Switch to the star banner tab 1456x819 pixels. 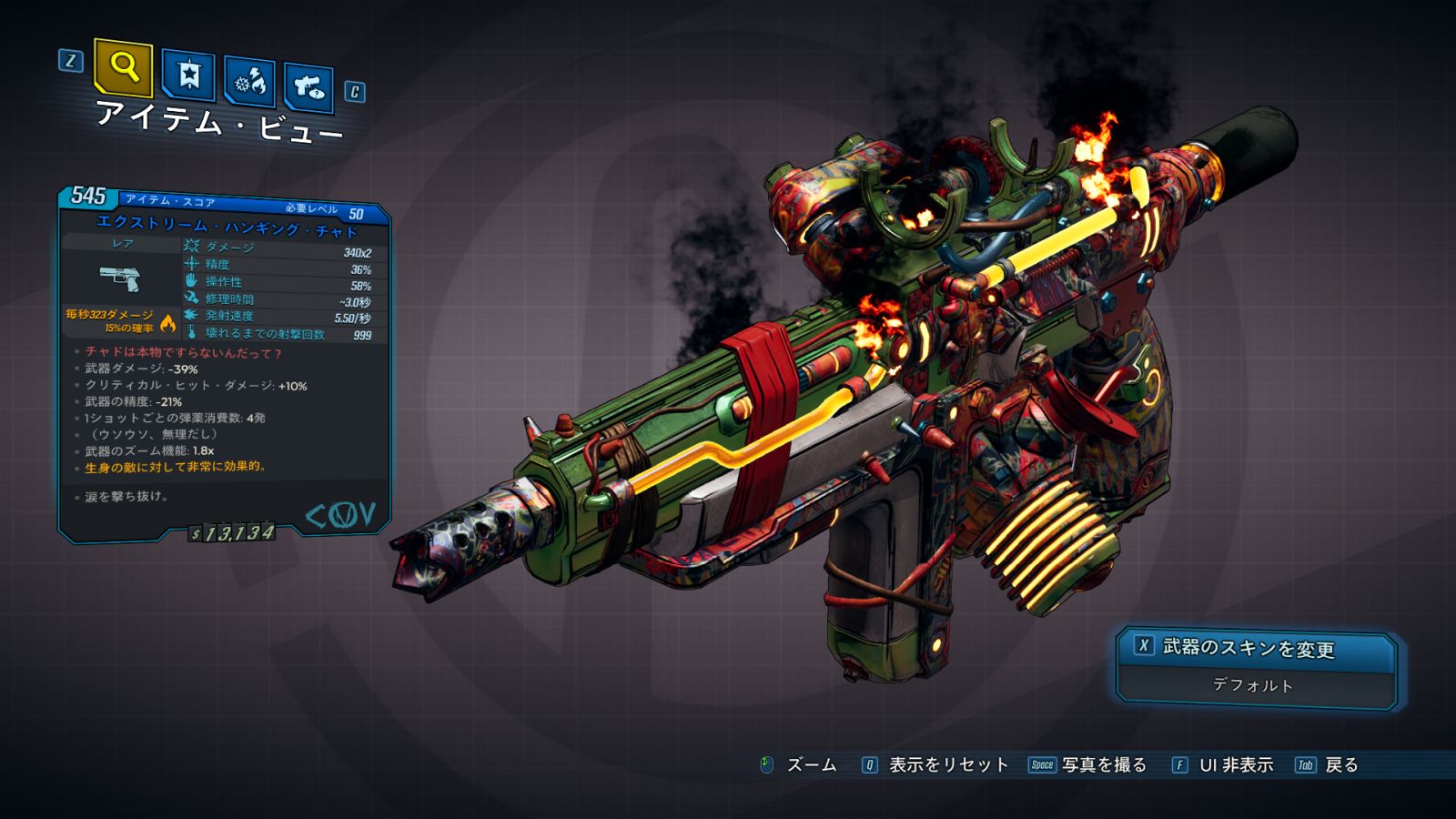point(188,75)
